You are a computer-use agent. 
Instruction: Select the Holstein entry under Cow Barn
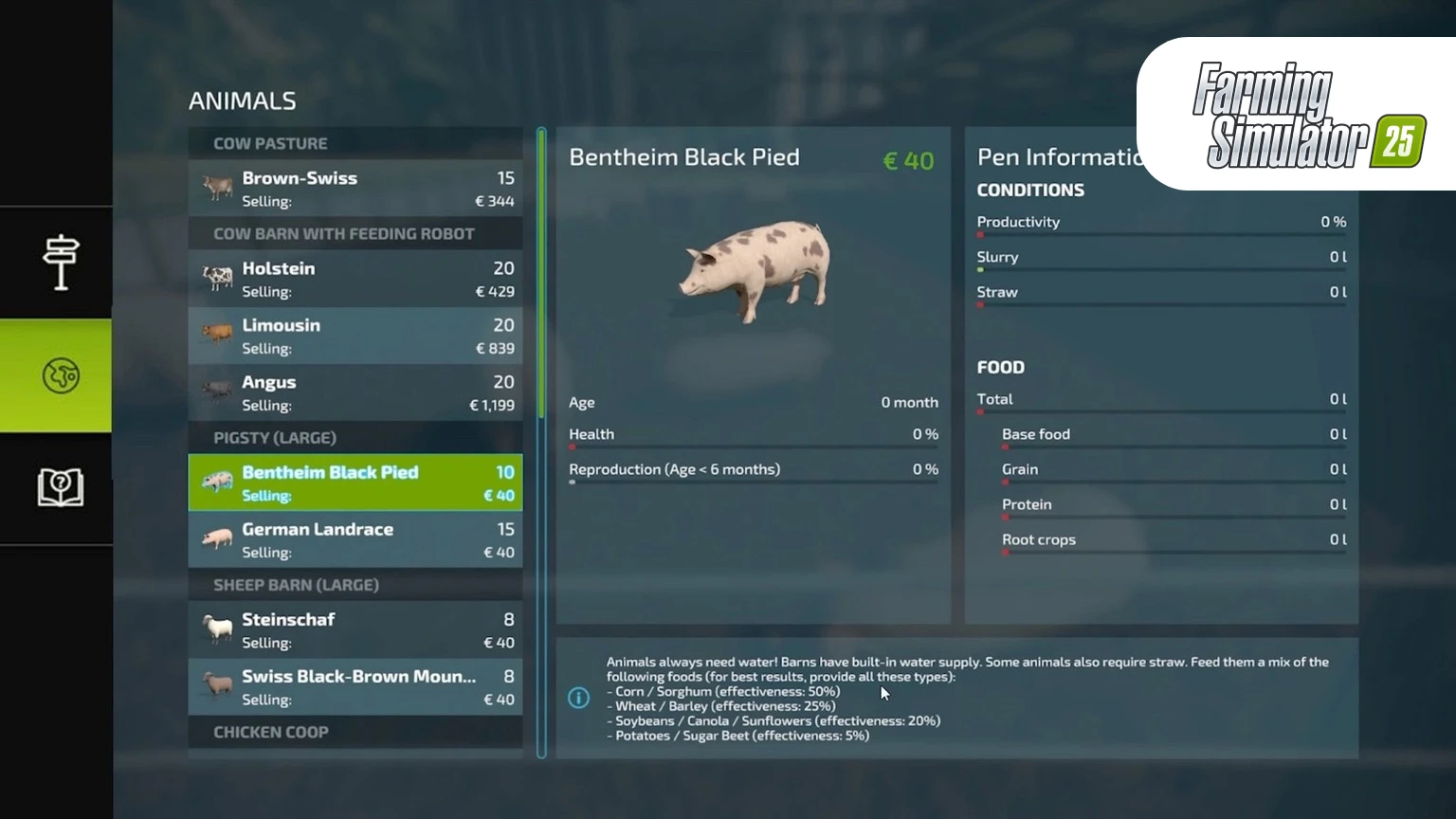(355, 278)
